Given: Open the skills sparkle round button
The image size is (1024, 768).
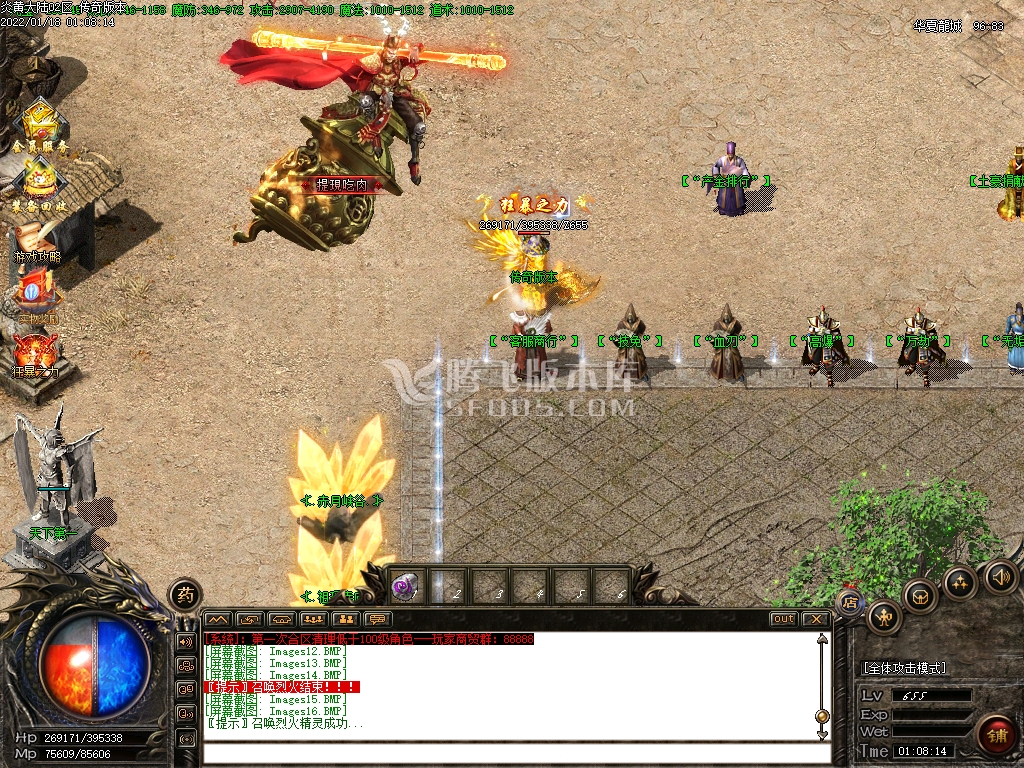Looking at the screenshot, I should coord(961,583).
